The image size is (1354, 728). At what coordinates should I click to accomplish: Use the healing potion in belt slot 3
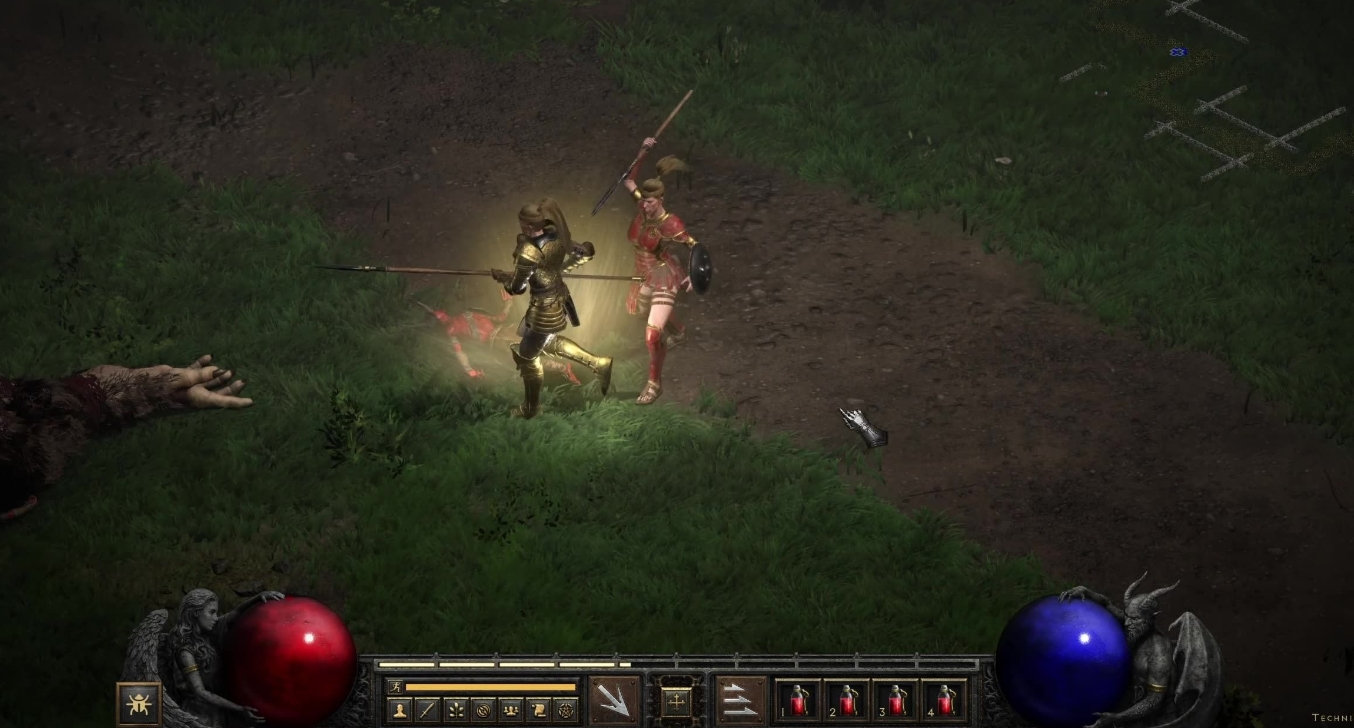895,700
